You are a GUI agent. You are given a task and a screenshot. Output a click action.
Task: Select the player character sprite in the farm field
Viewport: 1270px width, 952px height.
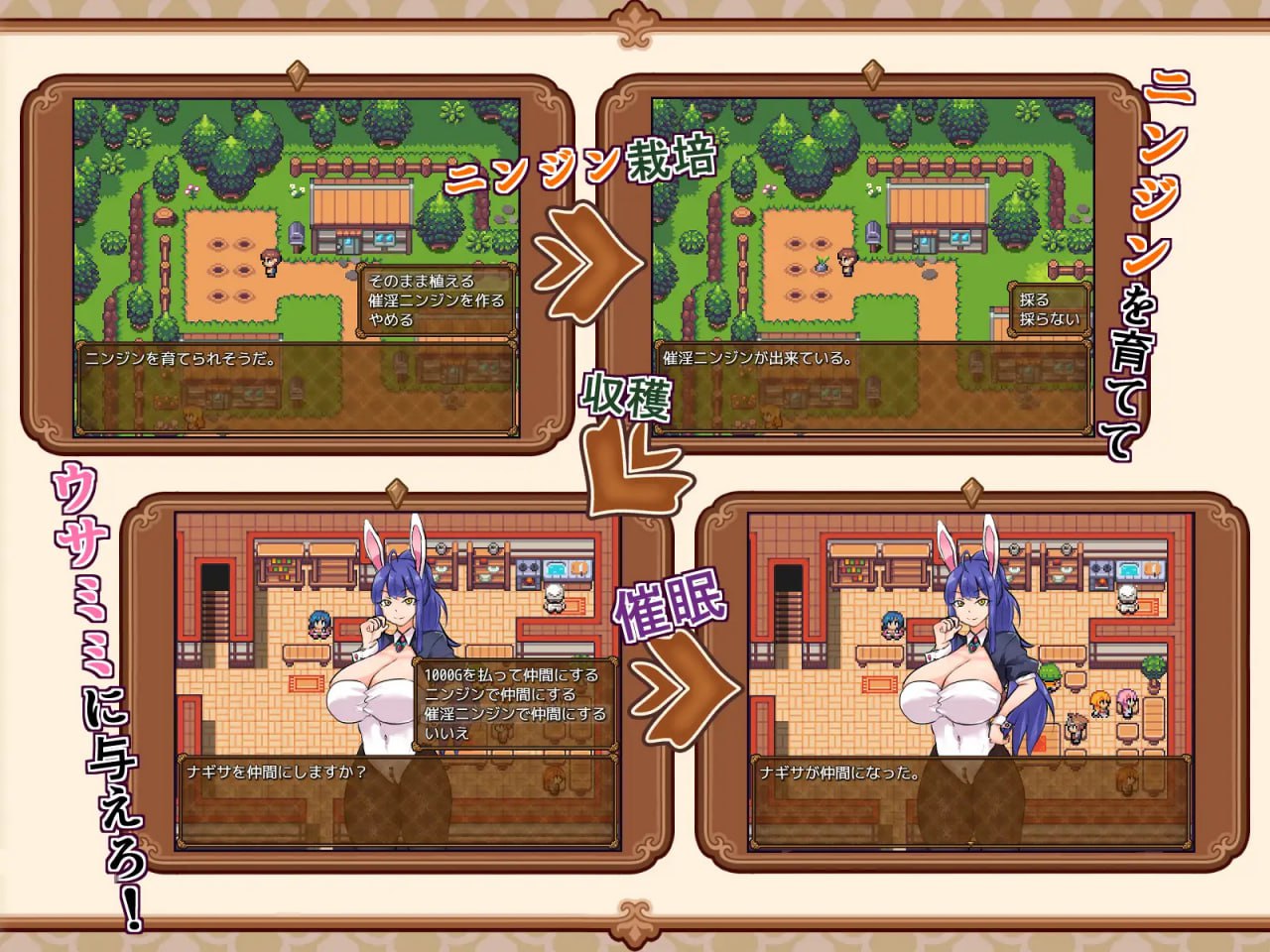pos(272,262)
